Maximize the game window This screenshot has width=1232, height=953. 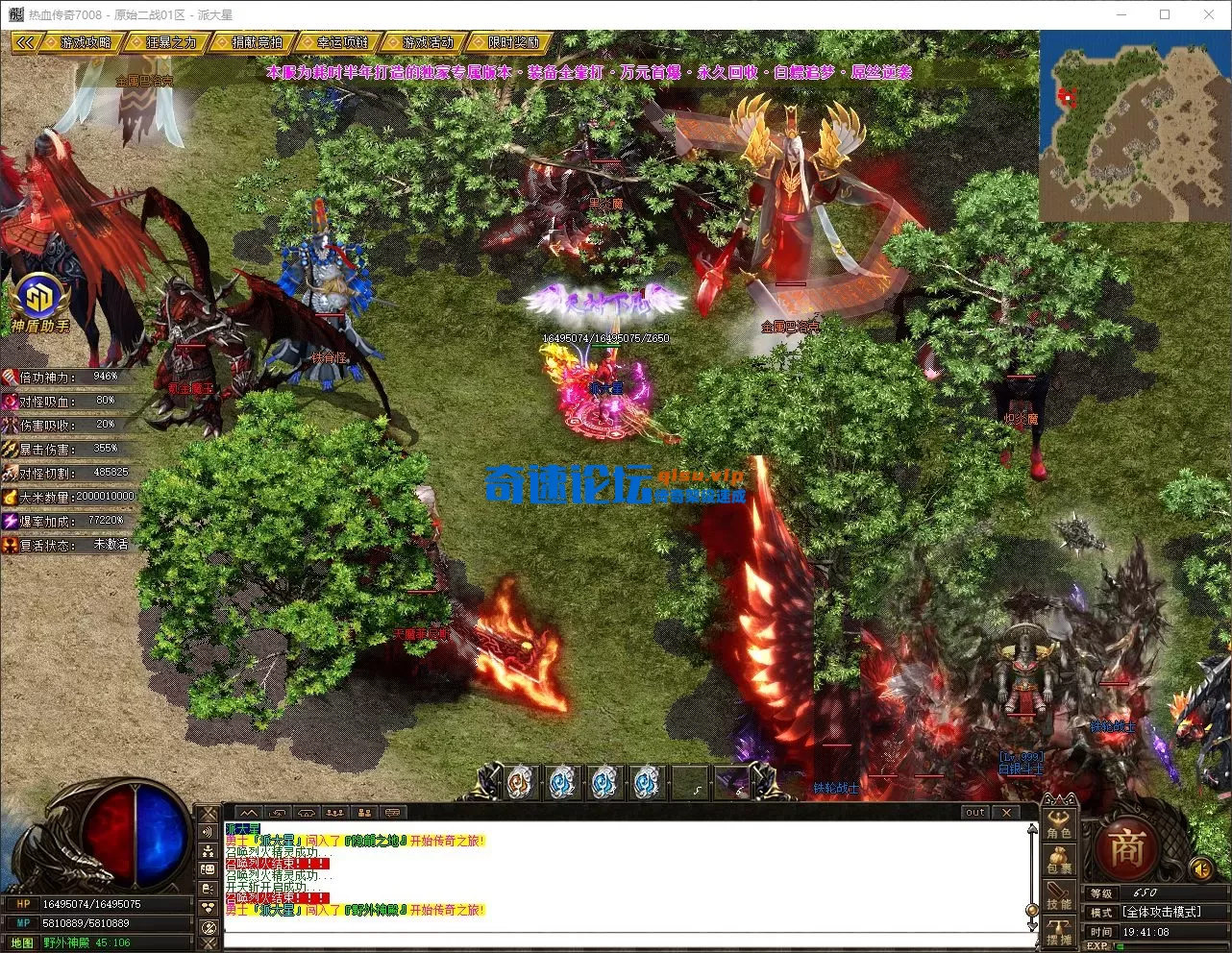[x=1165, y=14]
